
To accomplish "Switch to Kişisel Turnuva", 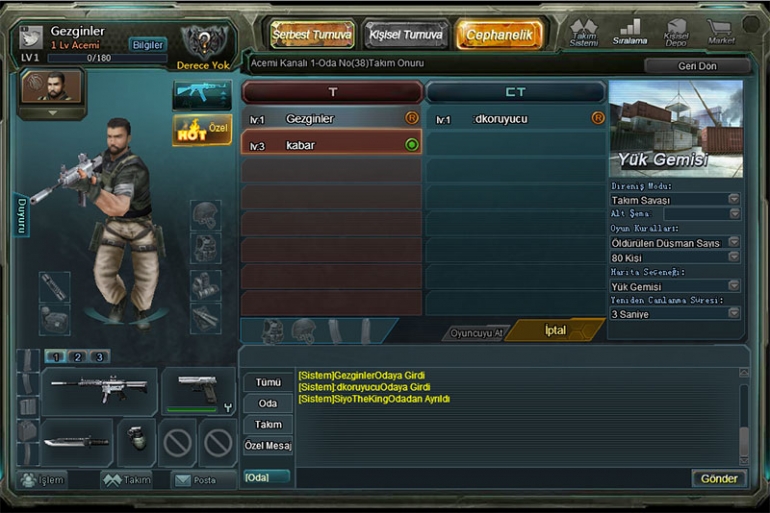I will [405, 34].
